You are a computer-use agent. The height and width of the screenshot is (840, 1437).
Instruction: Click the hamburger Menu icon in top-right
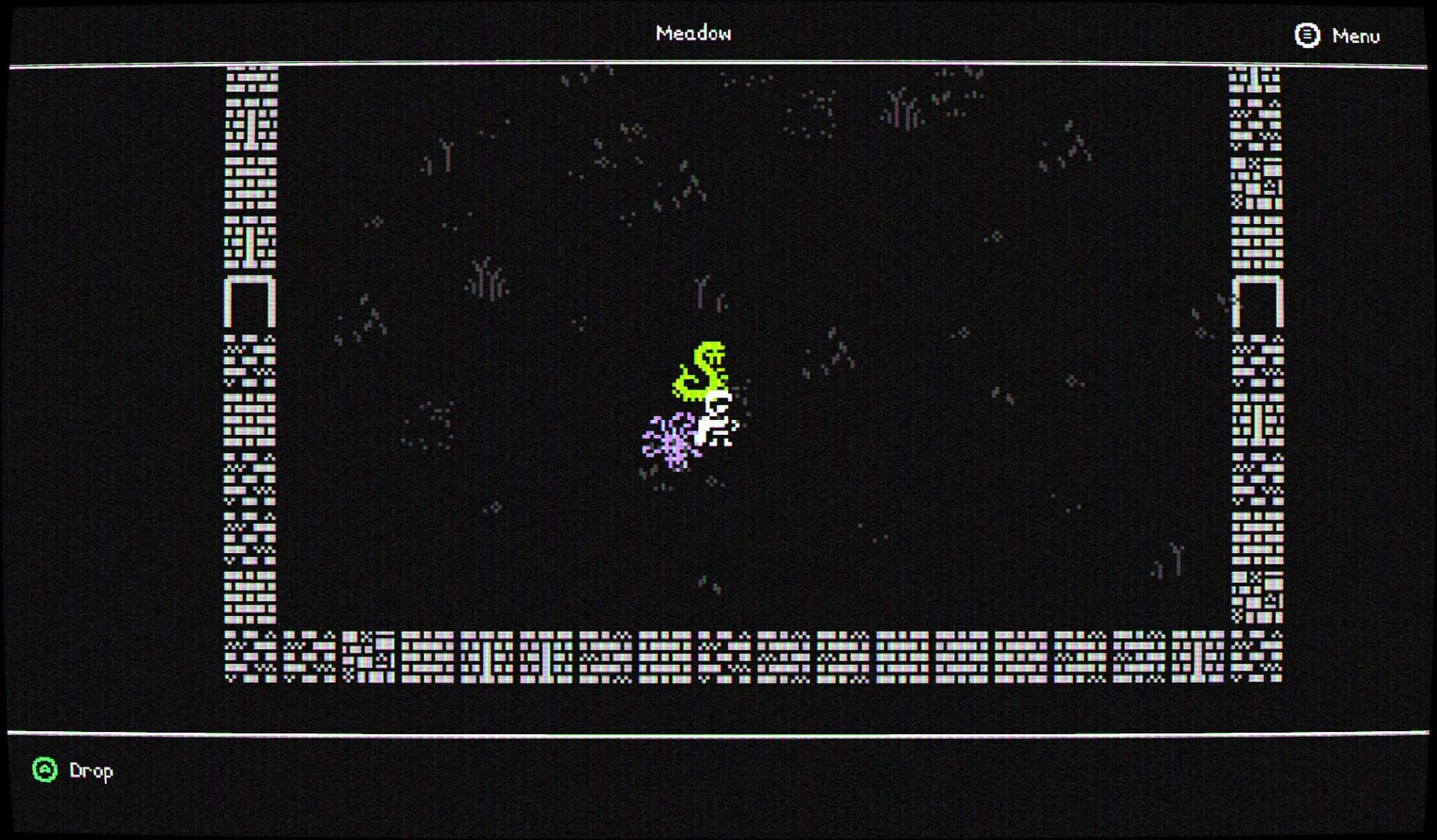[x=1306, y=36]
